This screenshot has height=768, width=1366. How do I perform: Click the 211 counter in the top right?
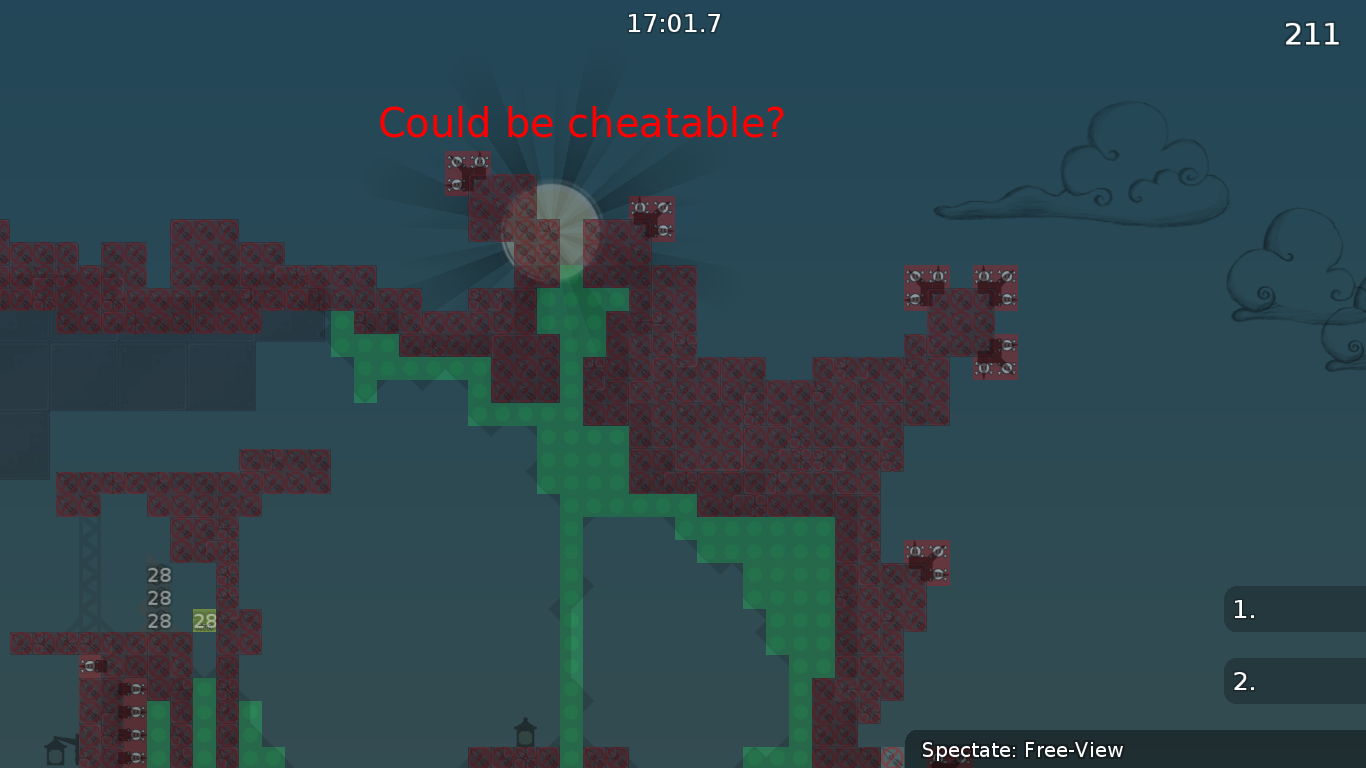(1310, 35)
